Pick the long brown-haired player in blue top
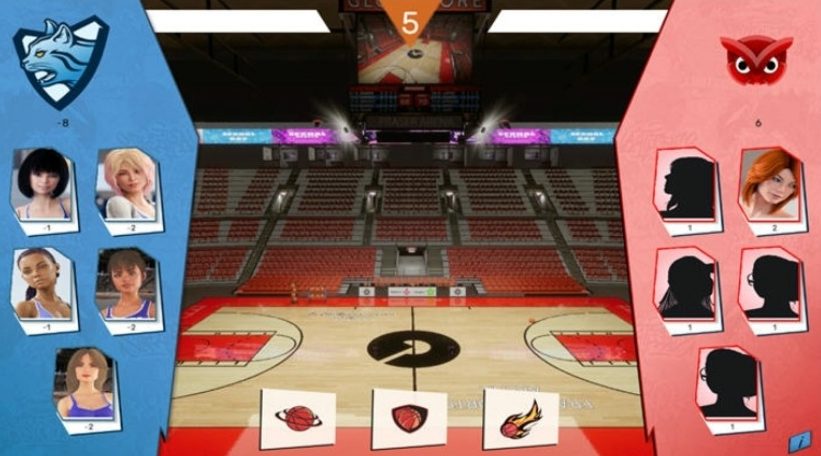This screenshot has width=821, height=456. pyautogui.click(x=86, y=383)
